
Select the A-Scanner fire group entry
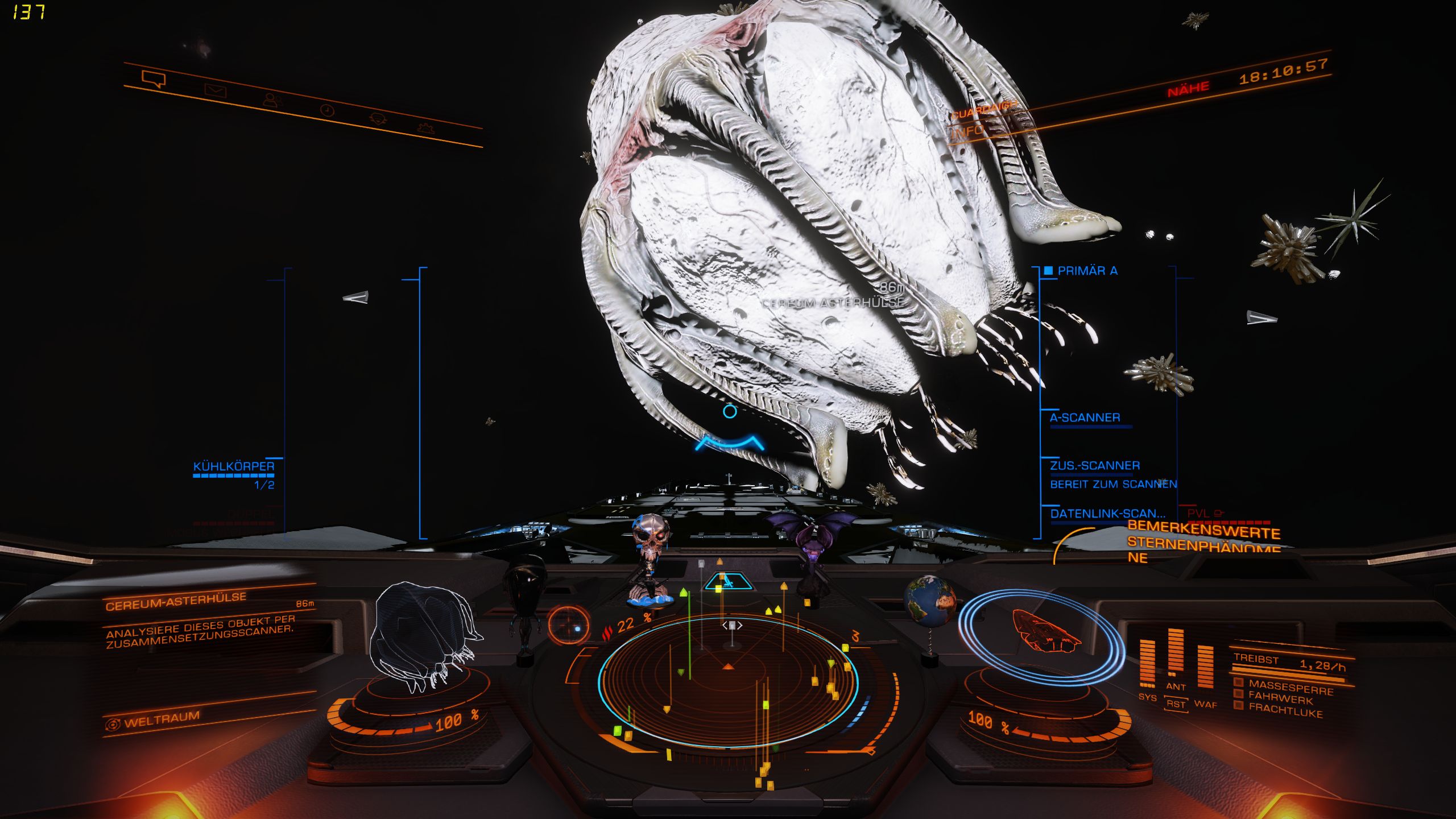tap(1085, 417)
